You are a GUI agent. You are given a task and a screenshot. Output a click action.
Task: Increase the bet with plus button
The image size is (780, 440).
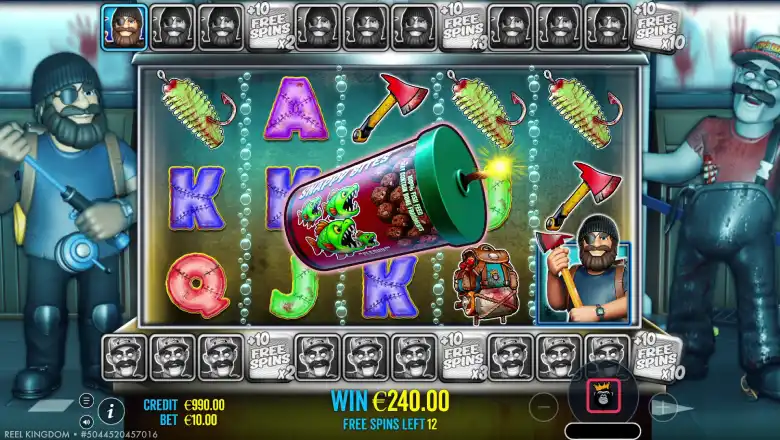662,406
